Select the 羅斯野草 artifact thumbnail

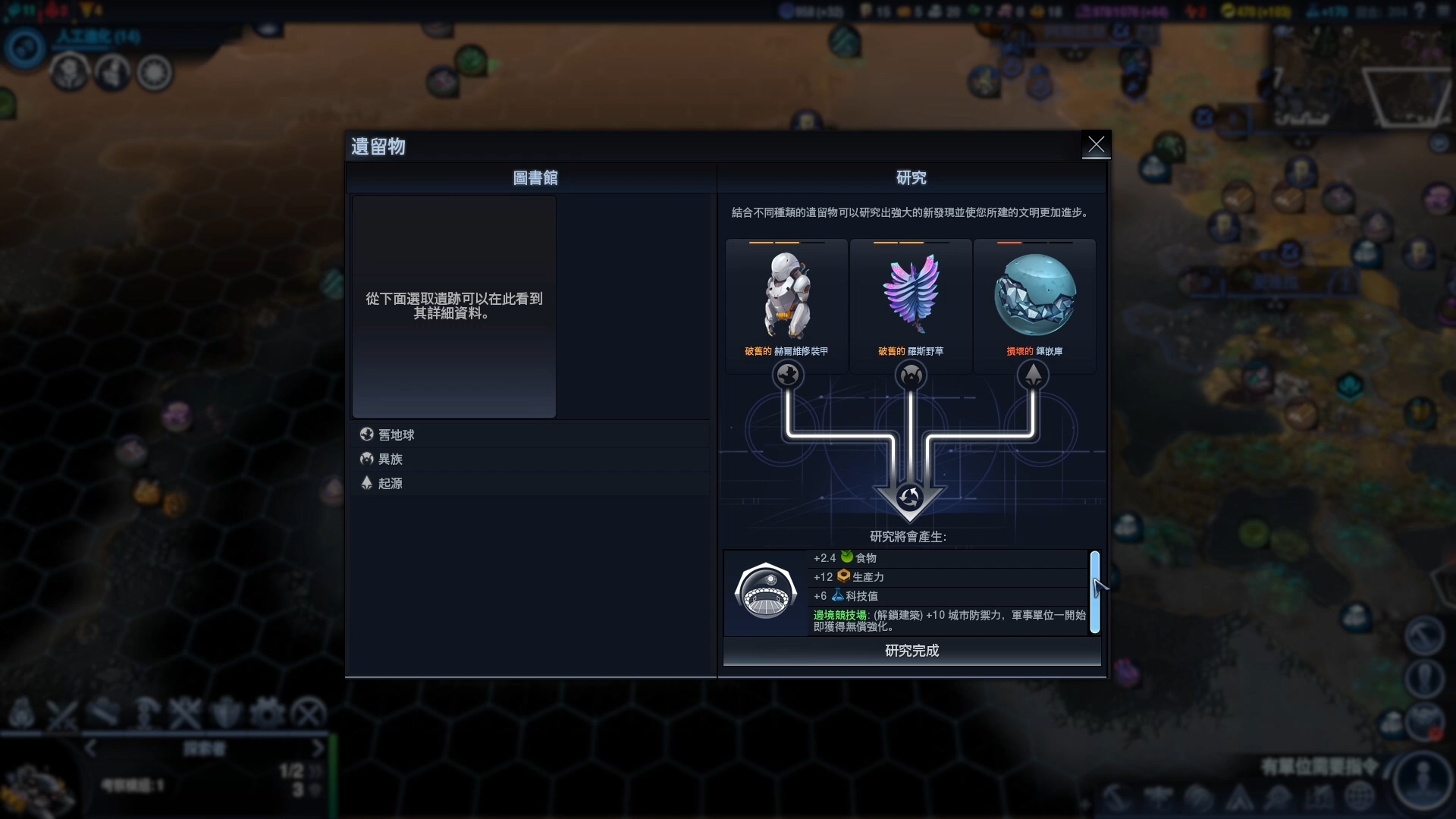911,296
